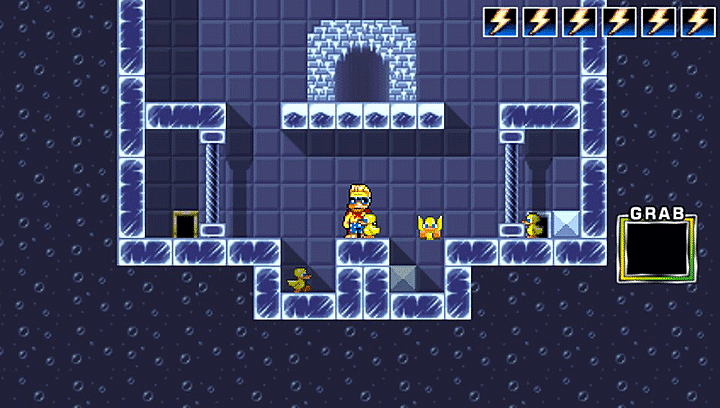This screenshot has height=408, width=720.
Task: Select the GRAB item slot
Action: click(x=656, y=249)
